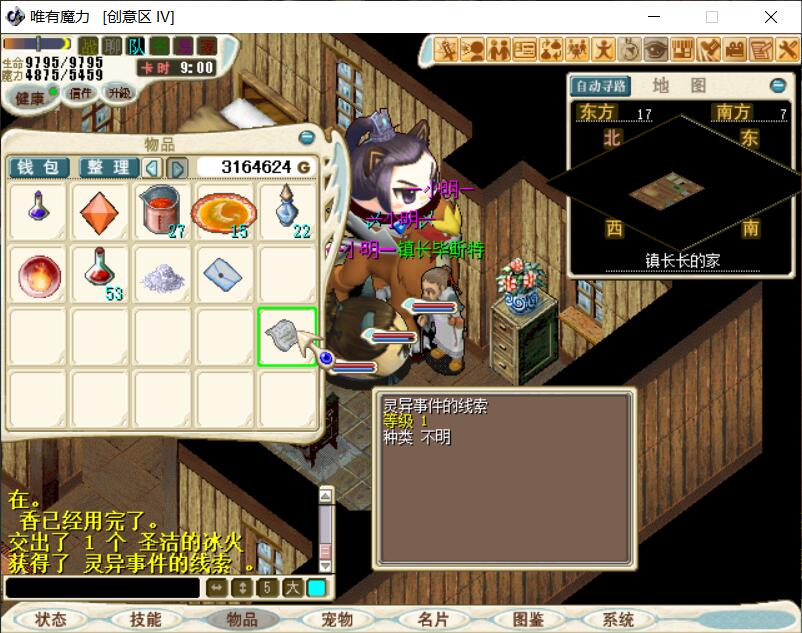Open the 信件 mail button
802x633 pixels.
(x=79, y=93)
